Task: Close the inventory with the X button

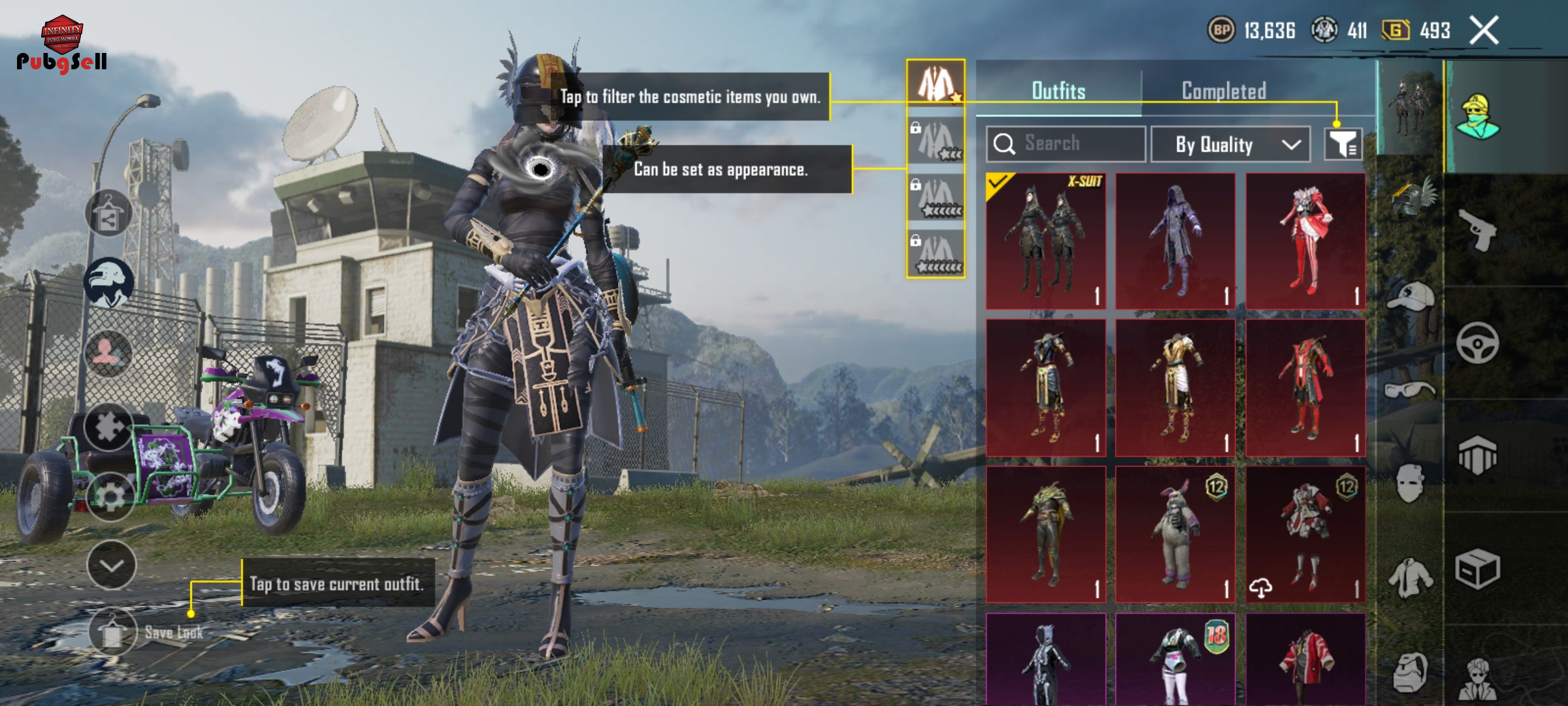Action: point(1484,30)
